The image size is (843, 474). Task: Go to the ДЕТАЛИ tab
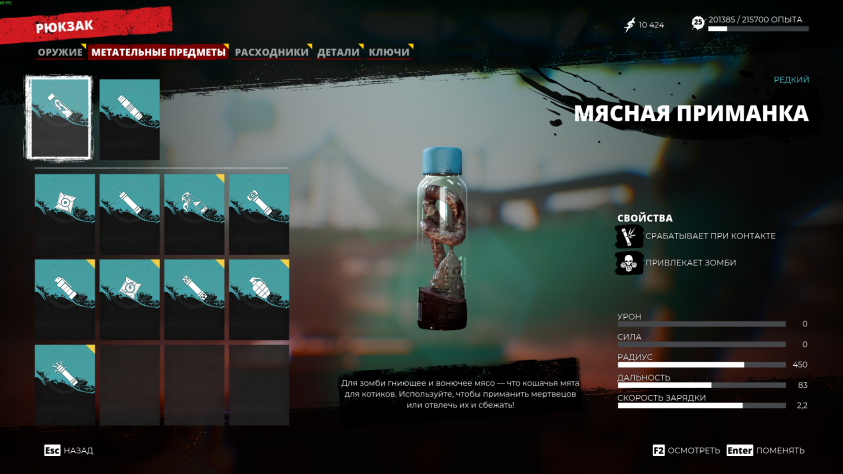click(x=338, y=52)
